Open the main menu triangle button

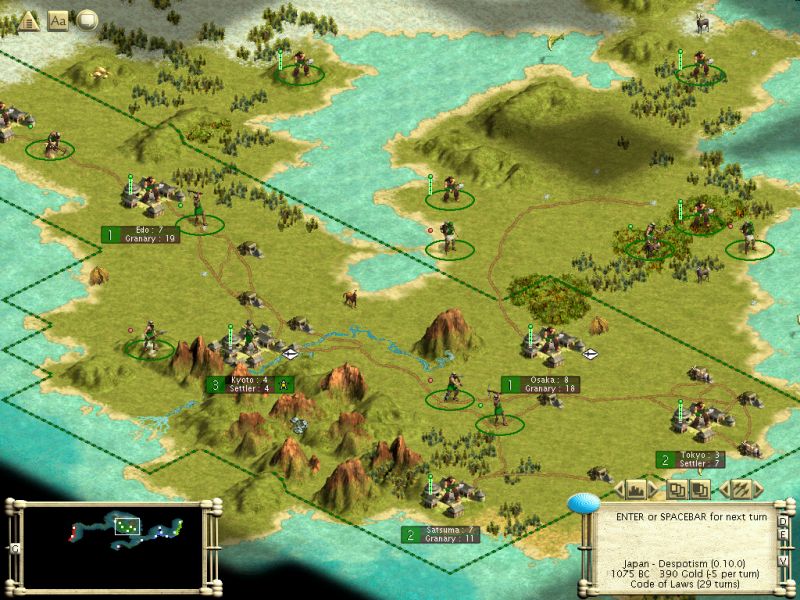click(29, 19)
